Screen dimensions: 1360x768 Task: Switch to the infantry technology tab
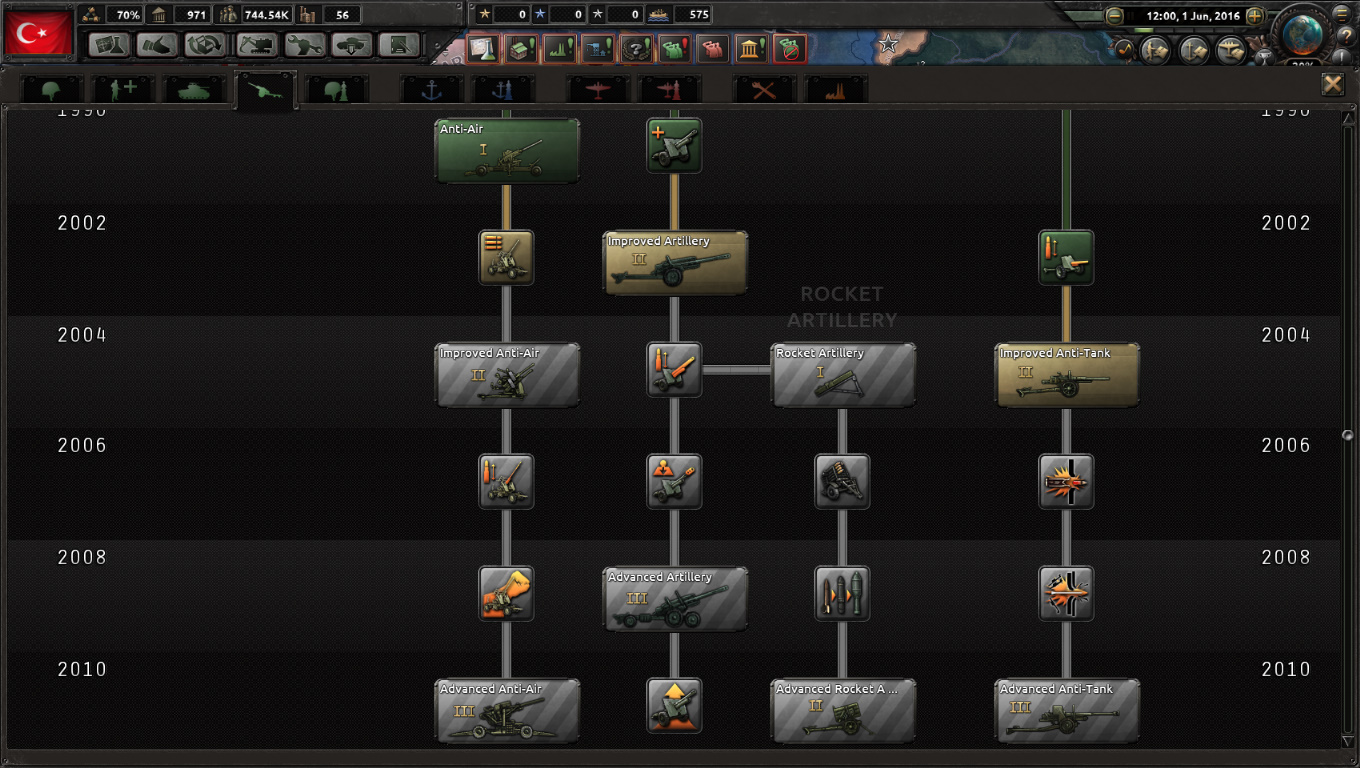click(50, 89)
